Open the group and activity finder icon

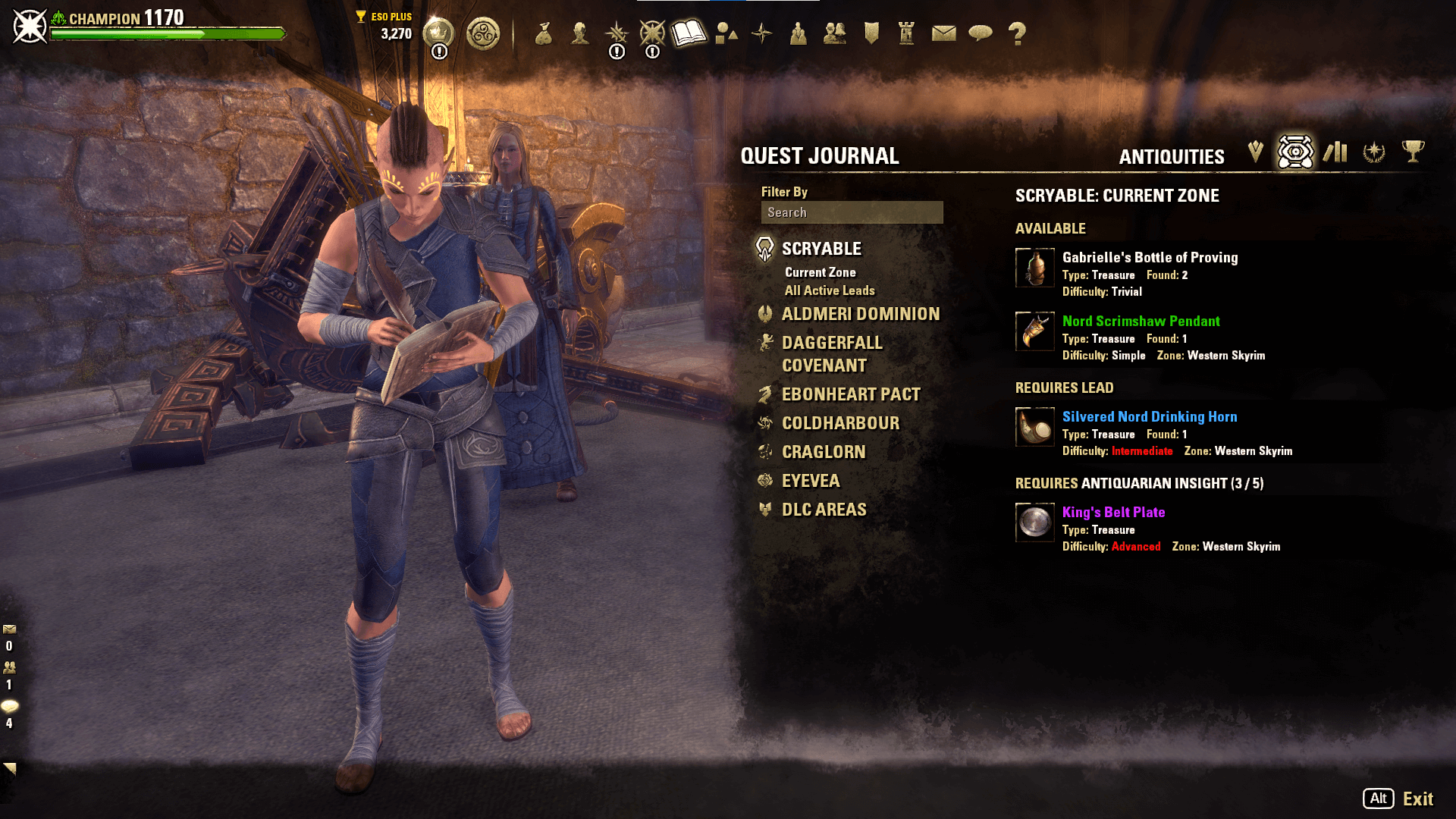799,34
